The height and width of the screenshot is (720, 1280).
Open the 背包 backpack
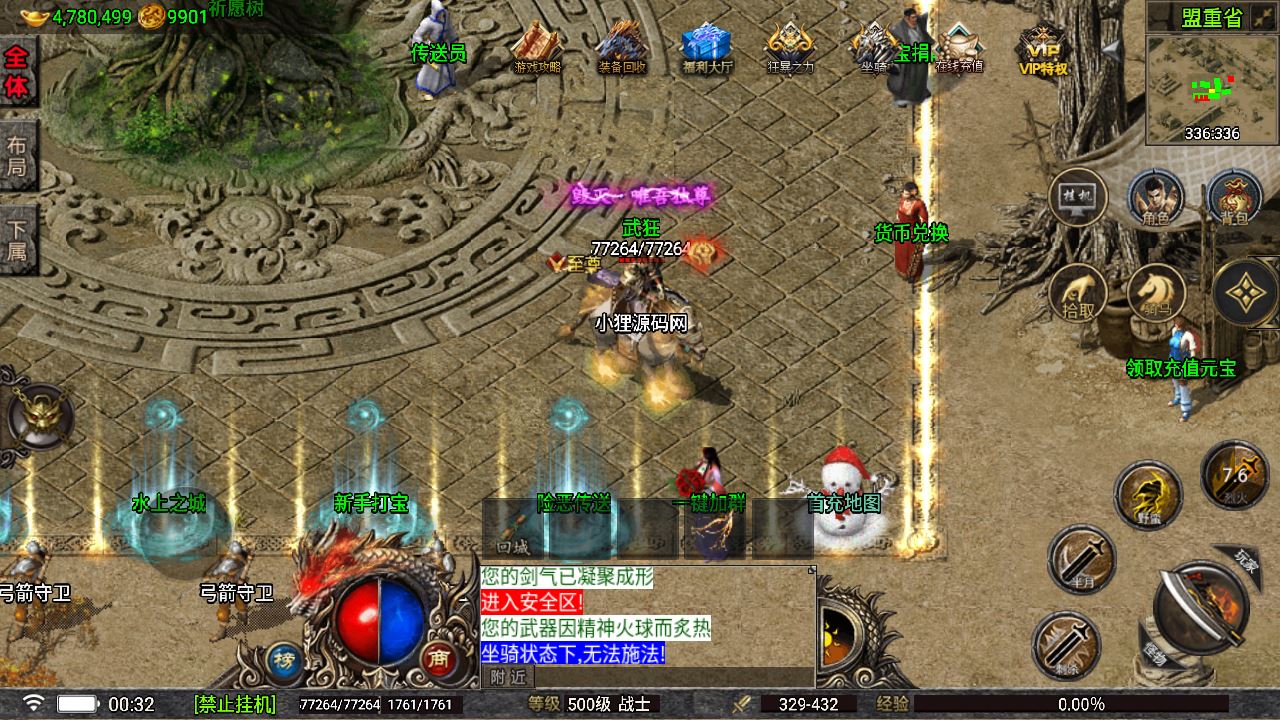1234,198
